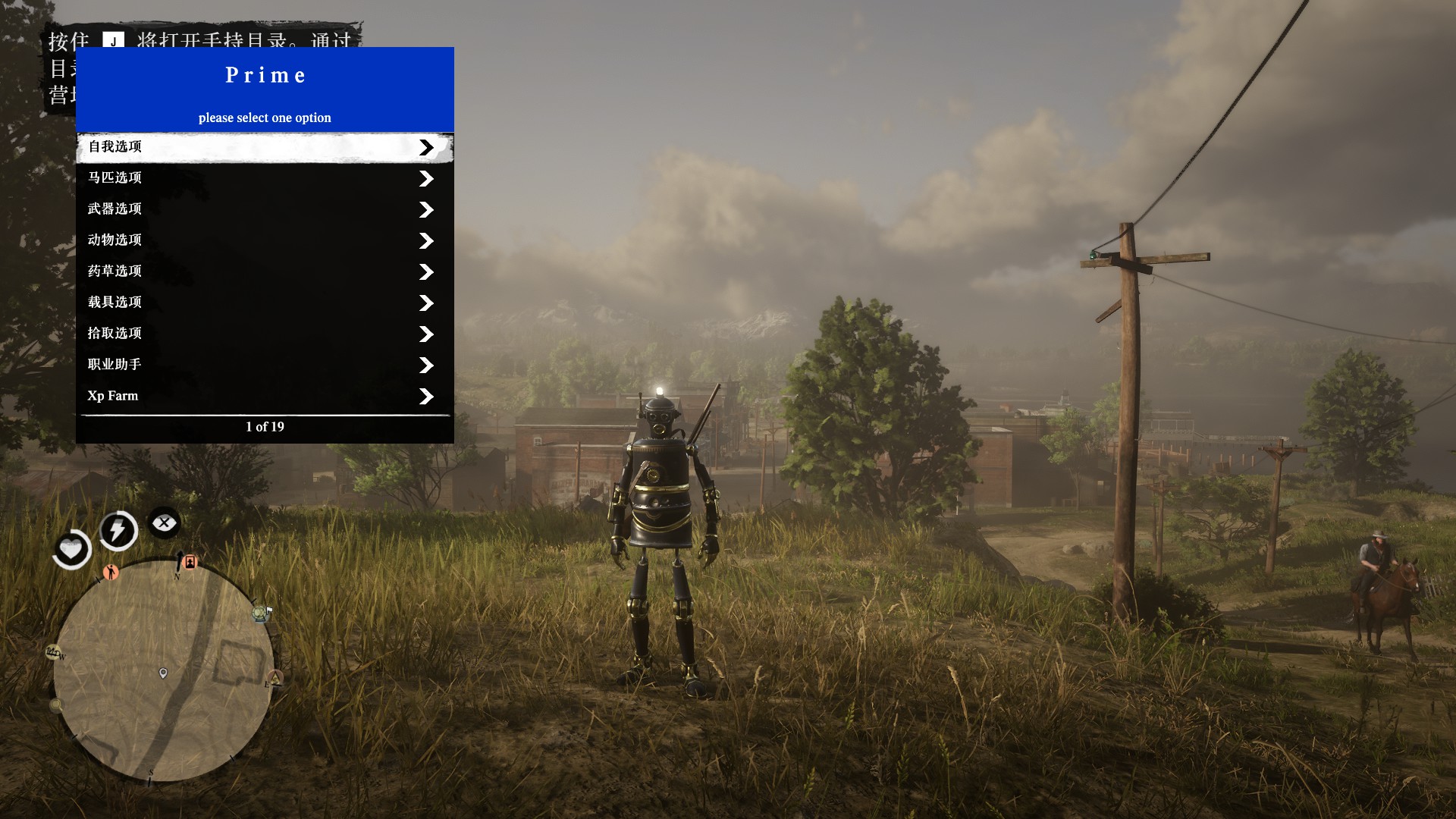Click the Dead Eye core icon
Screen dimensions: 1456x819
click(x=164, y=522)
